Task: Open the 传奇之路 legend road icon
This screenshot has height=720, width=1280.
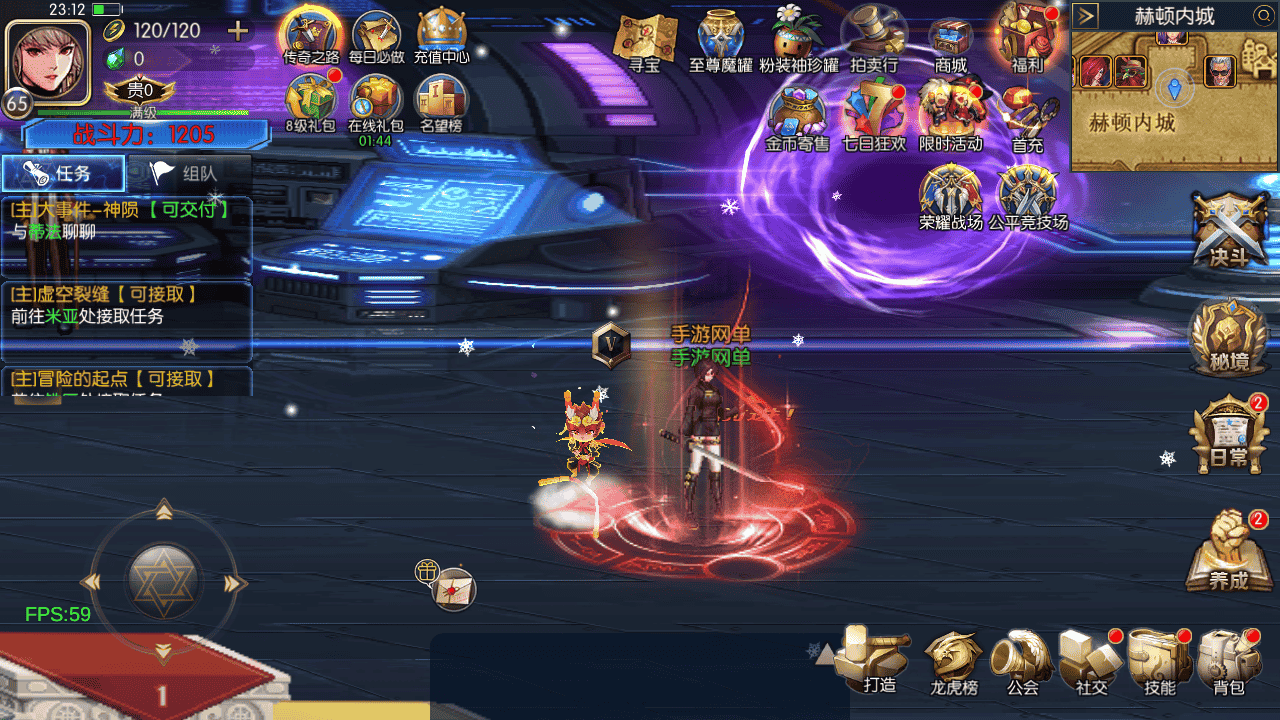Action: (311, 36)
